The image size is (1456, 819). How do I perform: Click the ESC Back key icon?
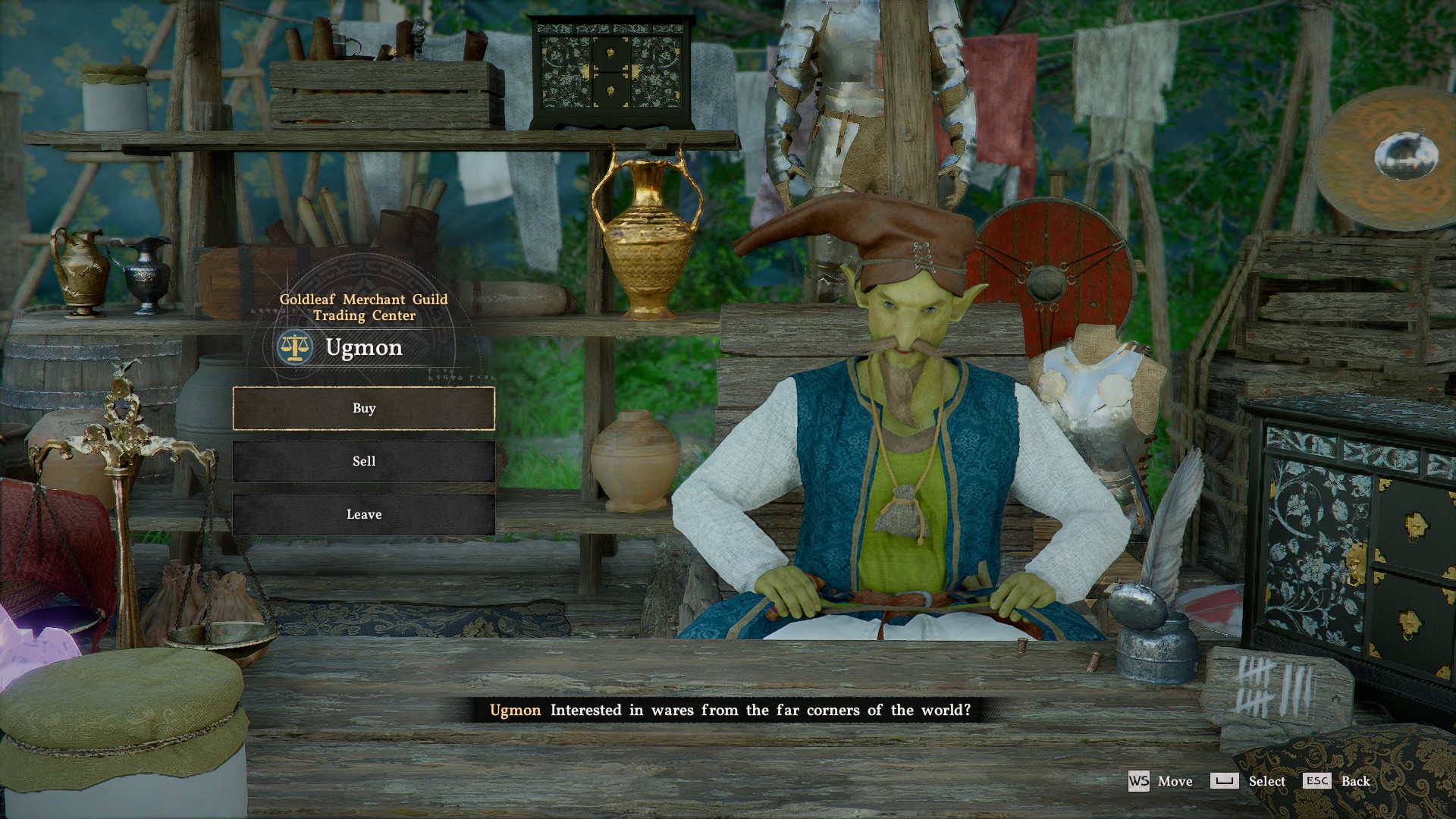pyautogui.click(x=1318, y=779)
